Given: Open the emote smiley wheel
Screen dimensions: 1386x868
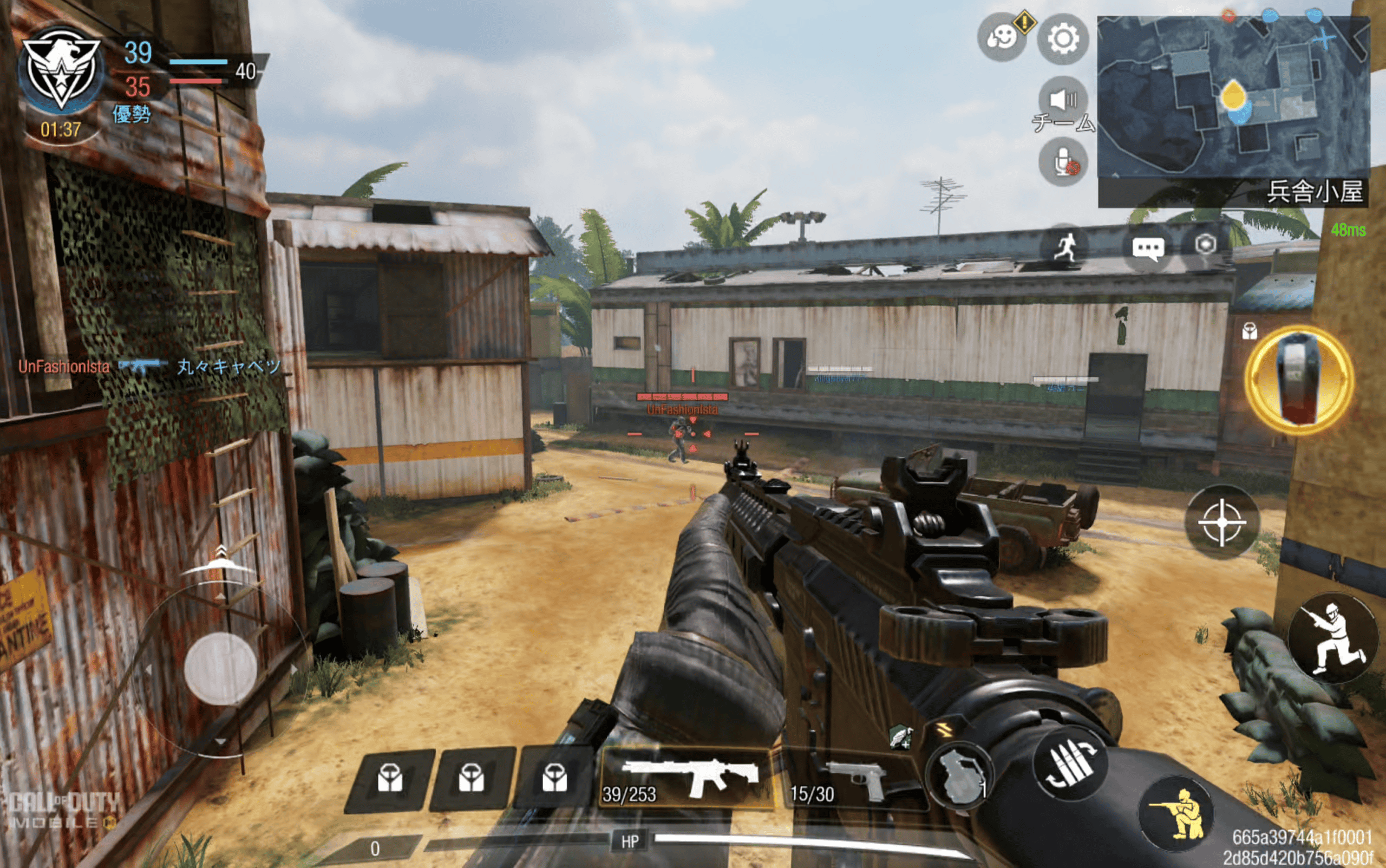Looking at the screenshot, I should click(x=1002, y=38).
